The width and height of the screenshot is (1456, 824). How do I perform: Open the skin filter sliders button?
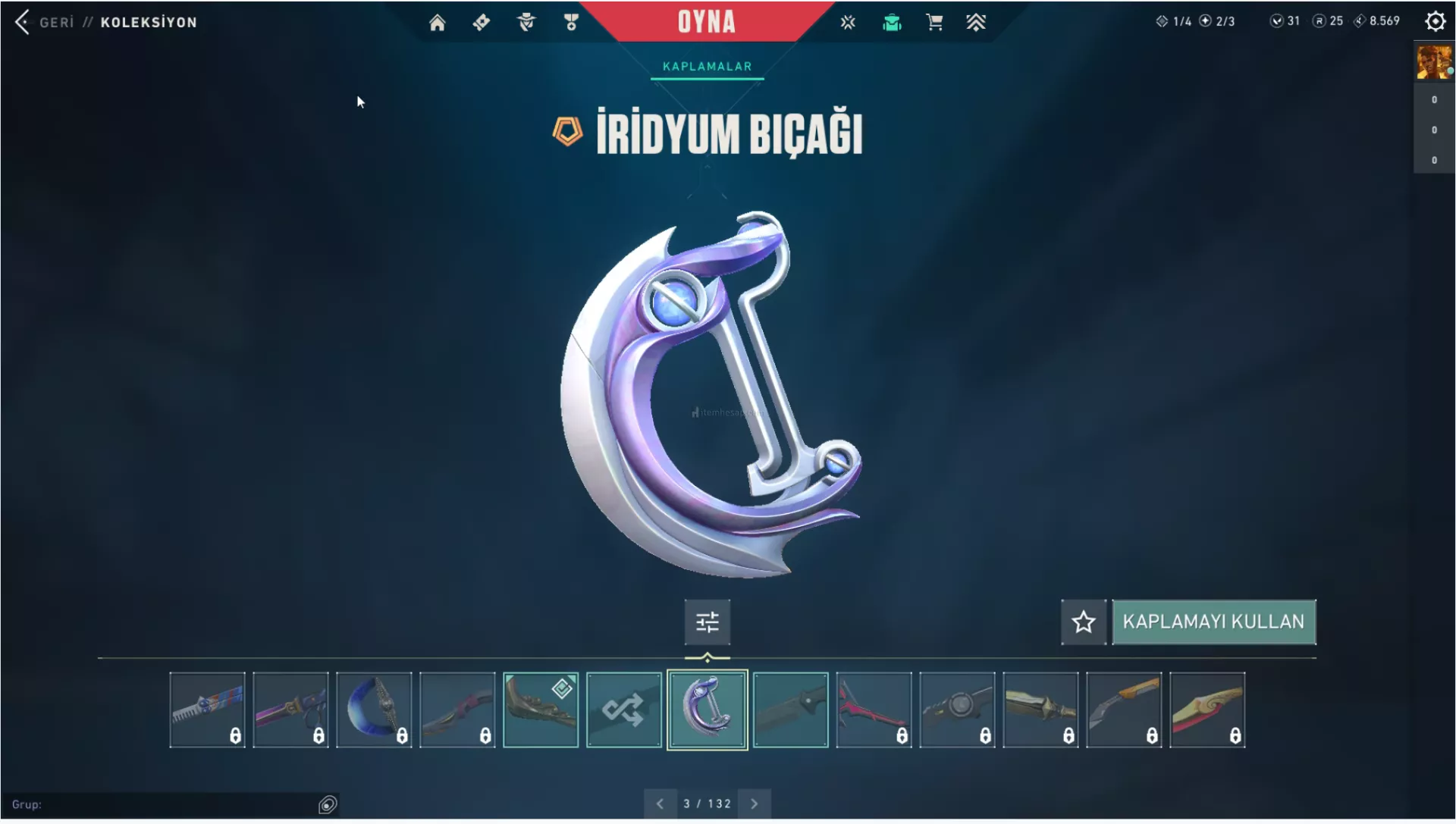(x=707, y=622)
